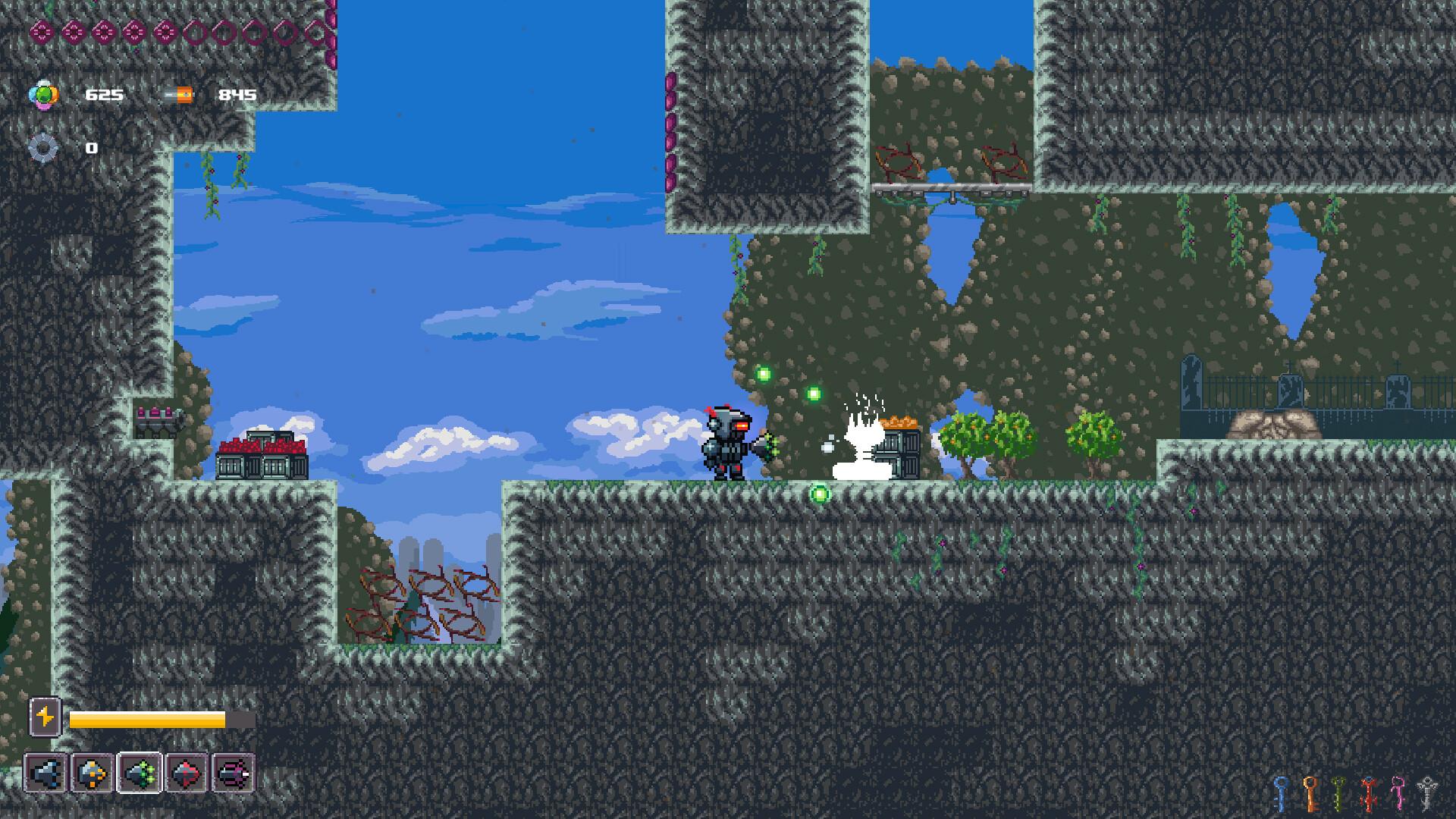Select the green spread-shot weapon icon

pos(140,772)
